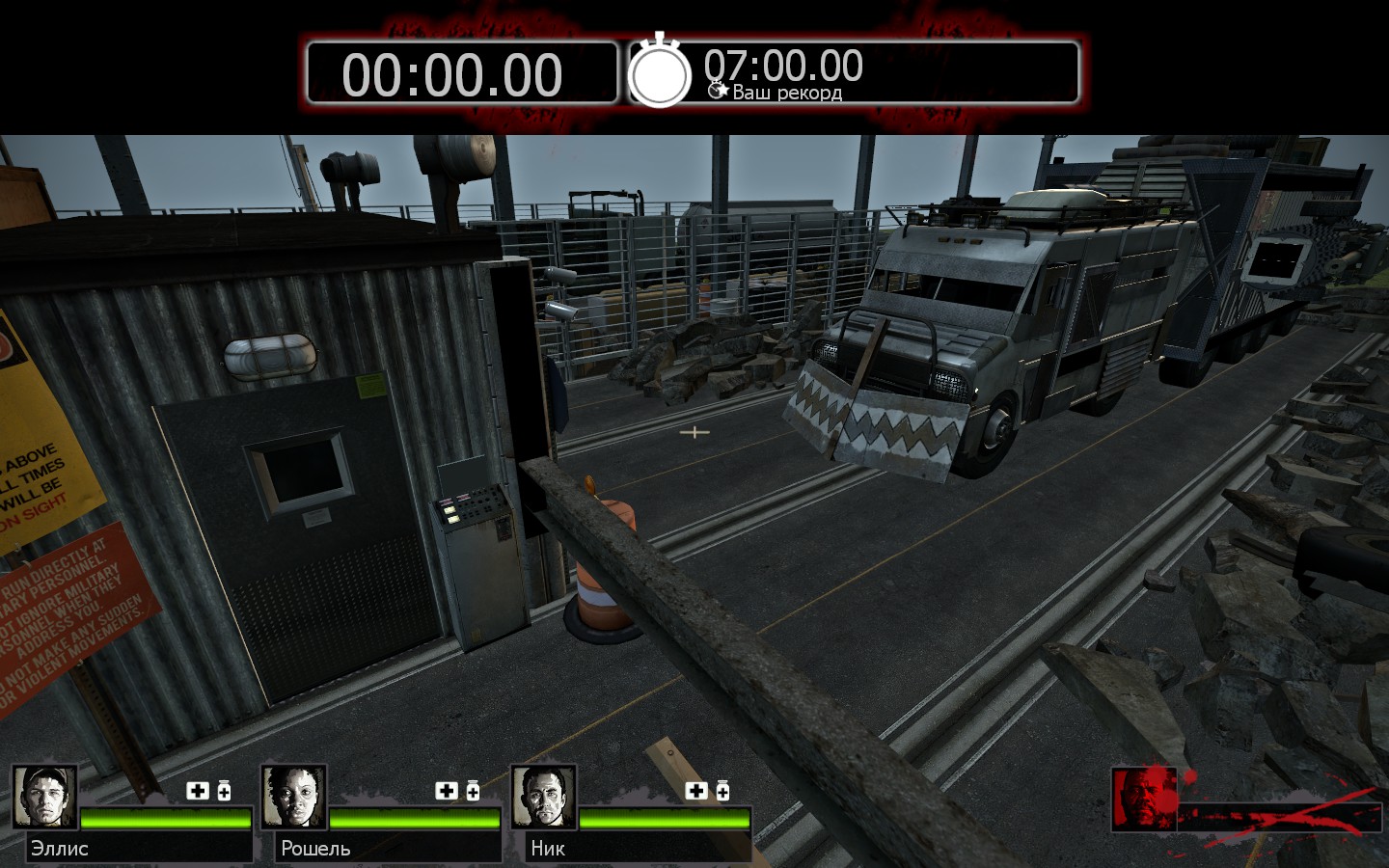The image size is (1389, 868).
Task: Select Rochelle's teammate portrait
Action: [293, 797]
